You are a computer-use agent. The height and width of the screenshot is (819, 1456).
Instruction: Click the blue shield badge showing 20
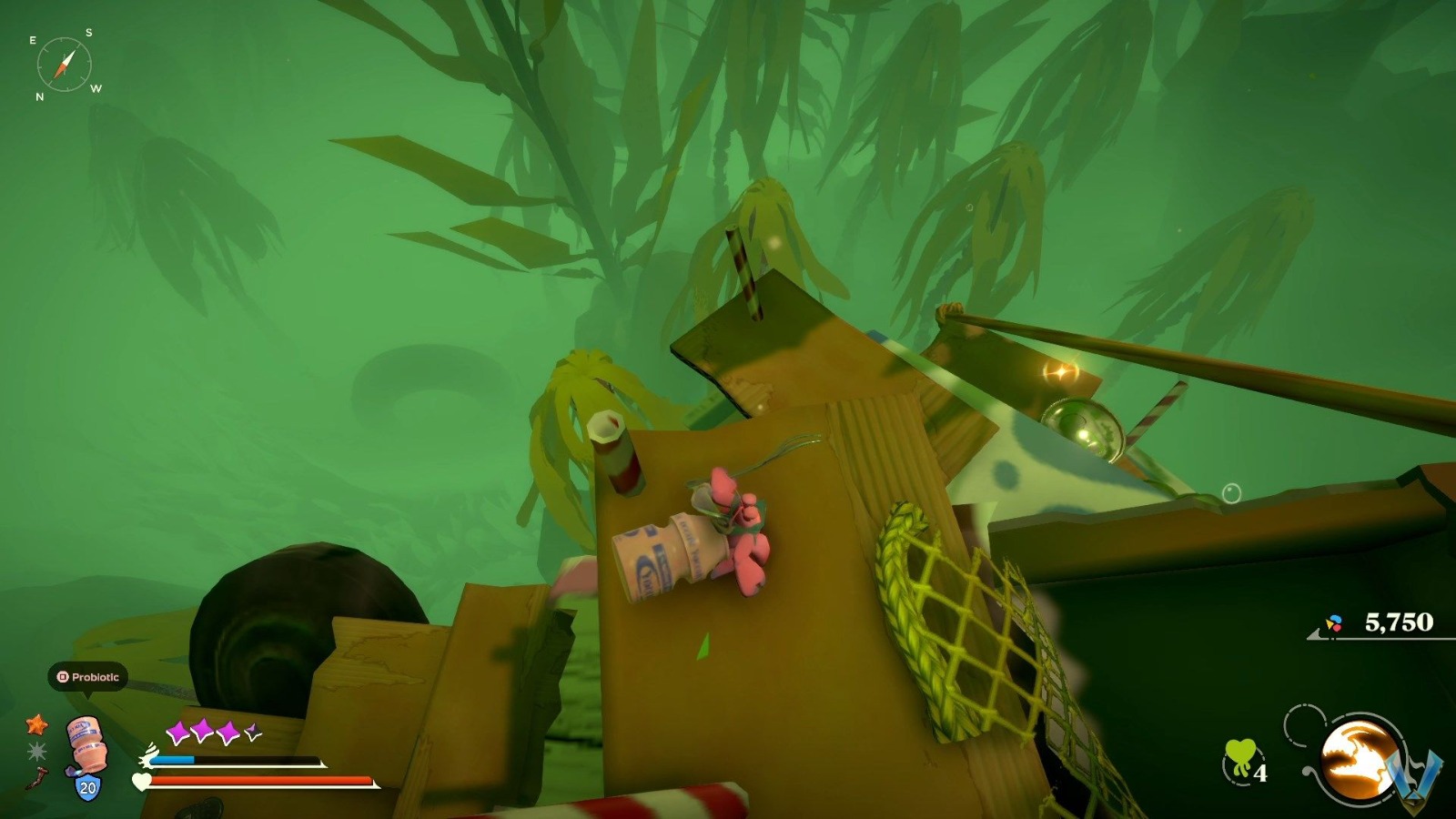(x=87, y=787)
